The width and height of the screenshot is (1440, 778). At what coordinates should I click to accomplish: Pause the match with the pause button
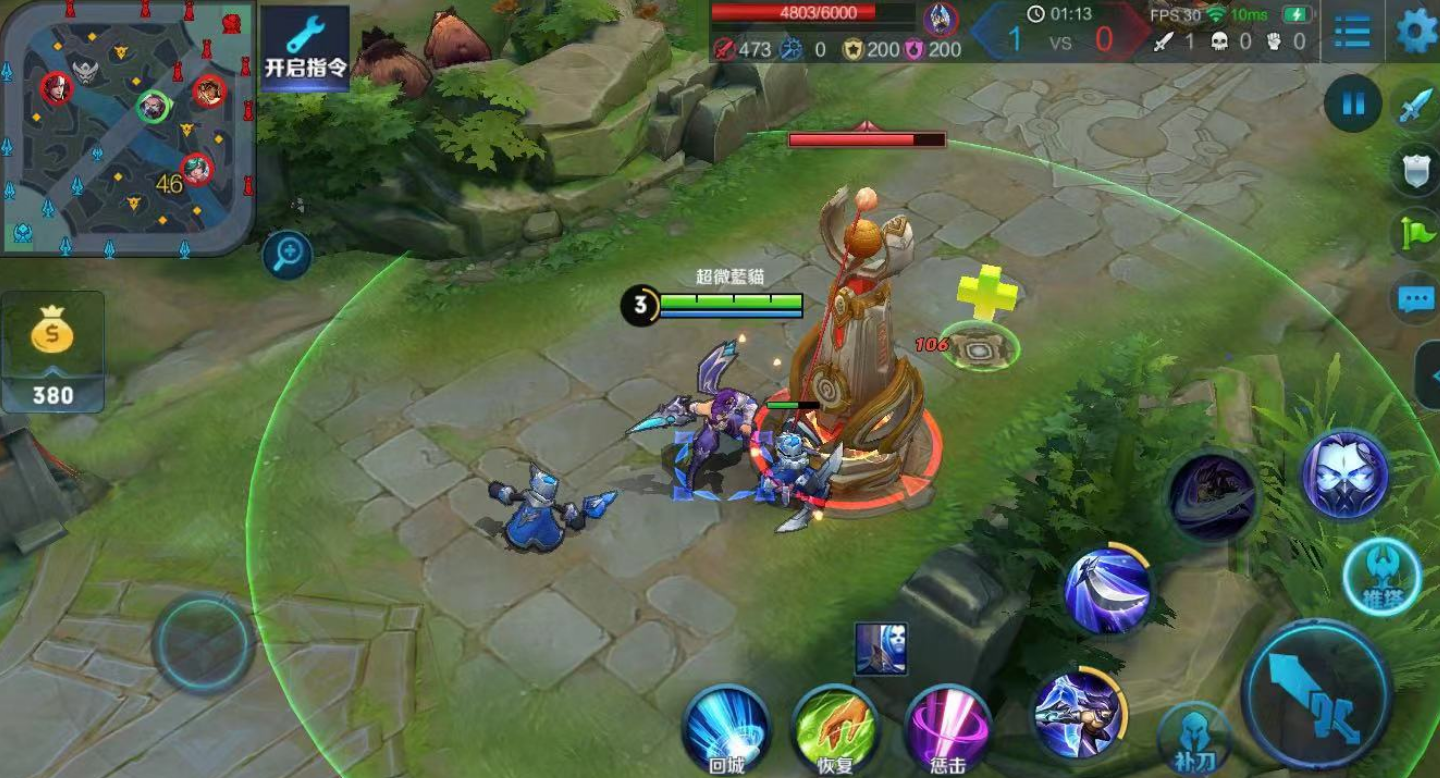point(1353,104)
